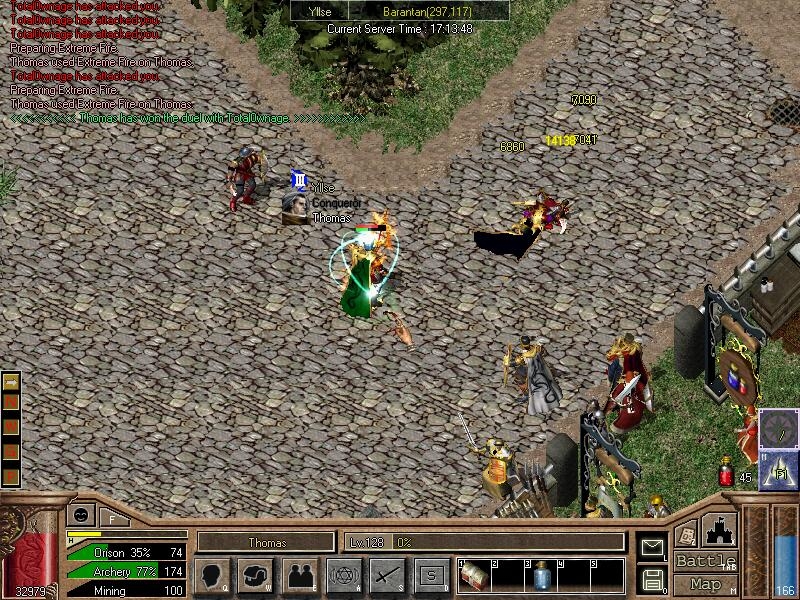
Task: Click the sword combat button
Action: (387, 575)
